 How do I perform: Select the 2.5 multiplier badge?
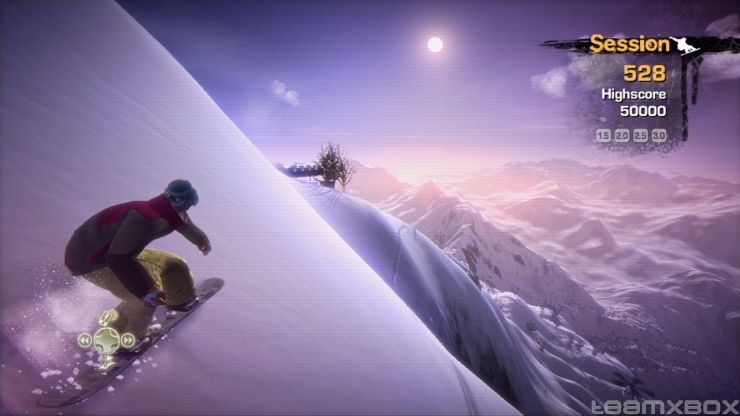coord(641,135)
